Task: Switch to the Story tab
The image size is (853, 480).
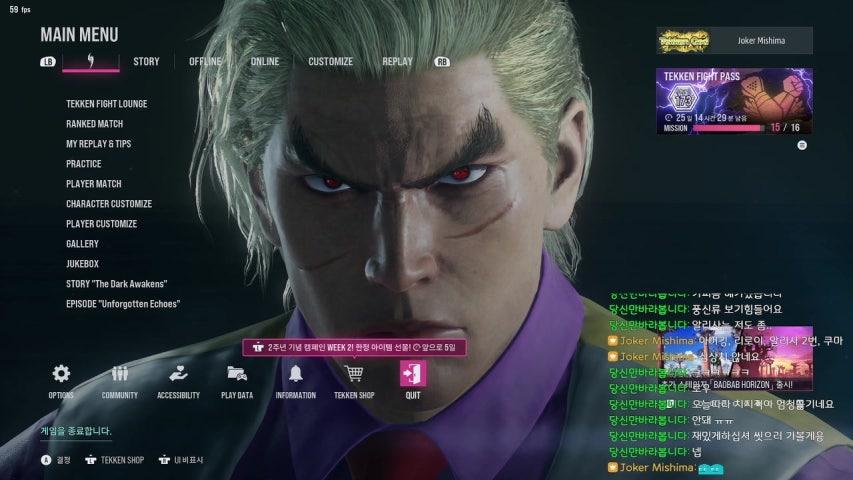Action: pyautogui.click(x=146, y=62)
